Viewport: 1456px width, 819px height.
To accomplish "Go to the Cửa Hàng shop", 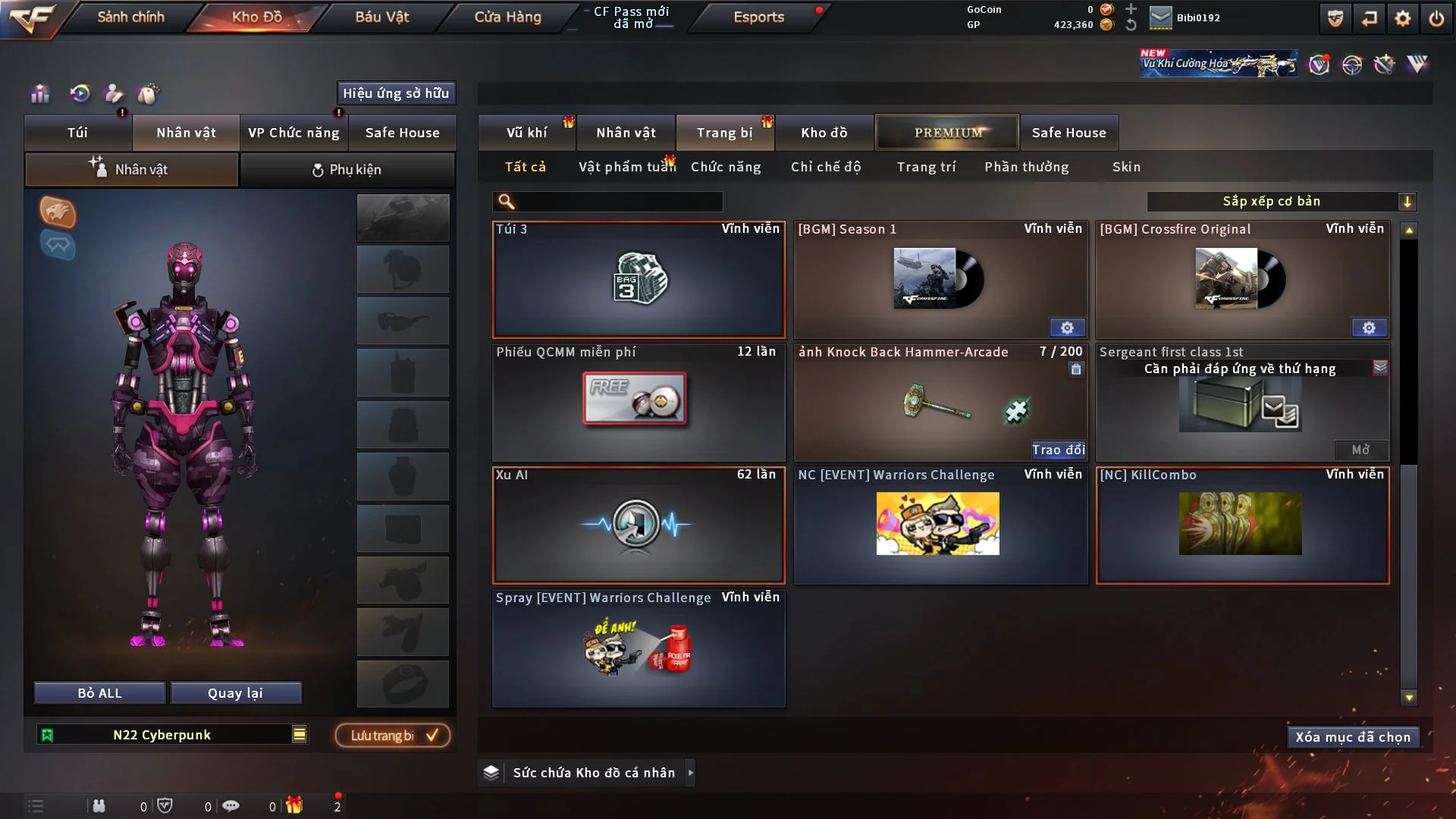I will coord(507,17).
